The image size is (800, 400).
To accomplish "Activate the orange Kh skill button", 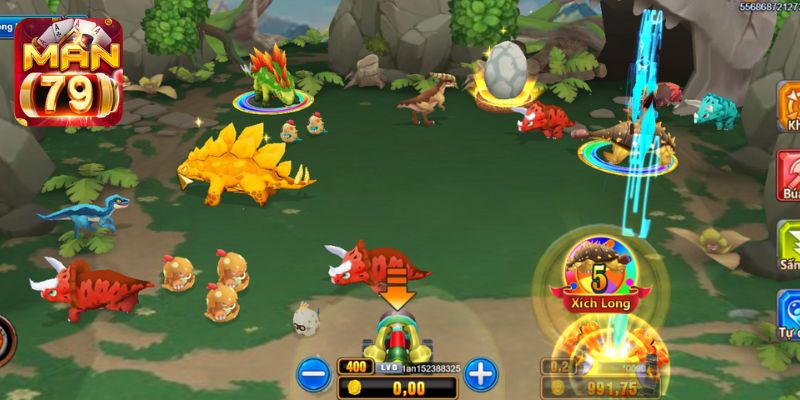I will 788,110.
